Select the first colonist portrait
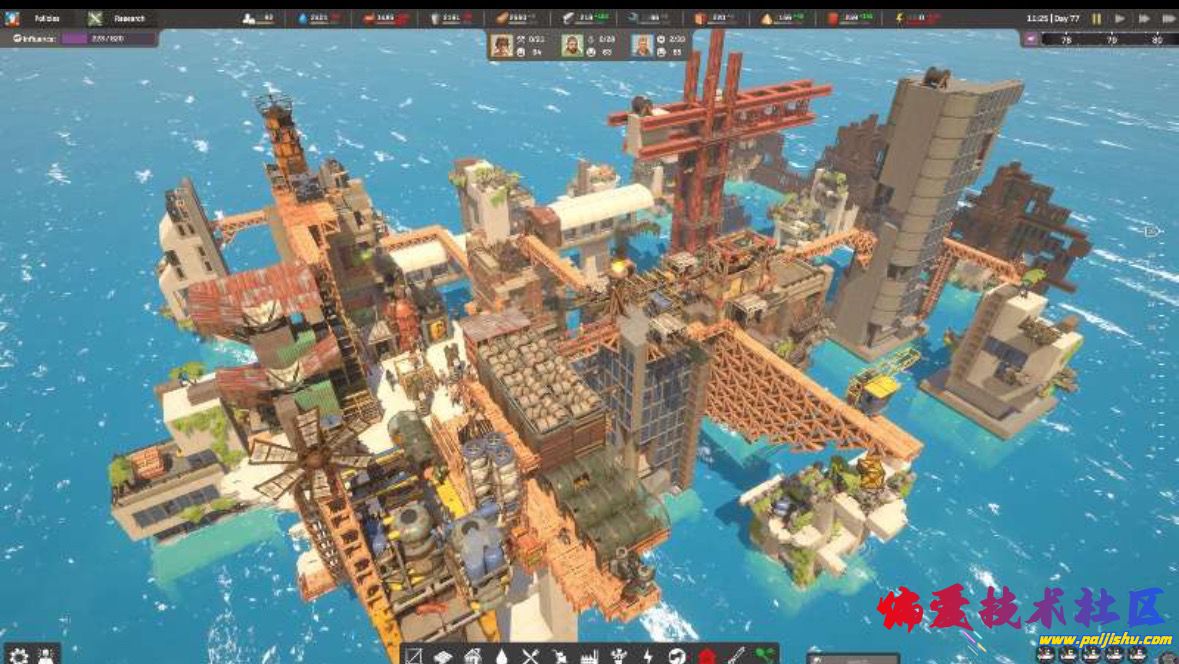The width and height of the screenshot is (1179, 664). coord(502,45)
